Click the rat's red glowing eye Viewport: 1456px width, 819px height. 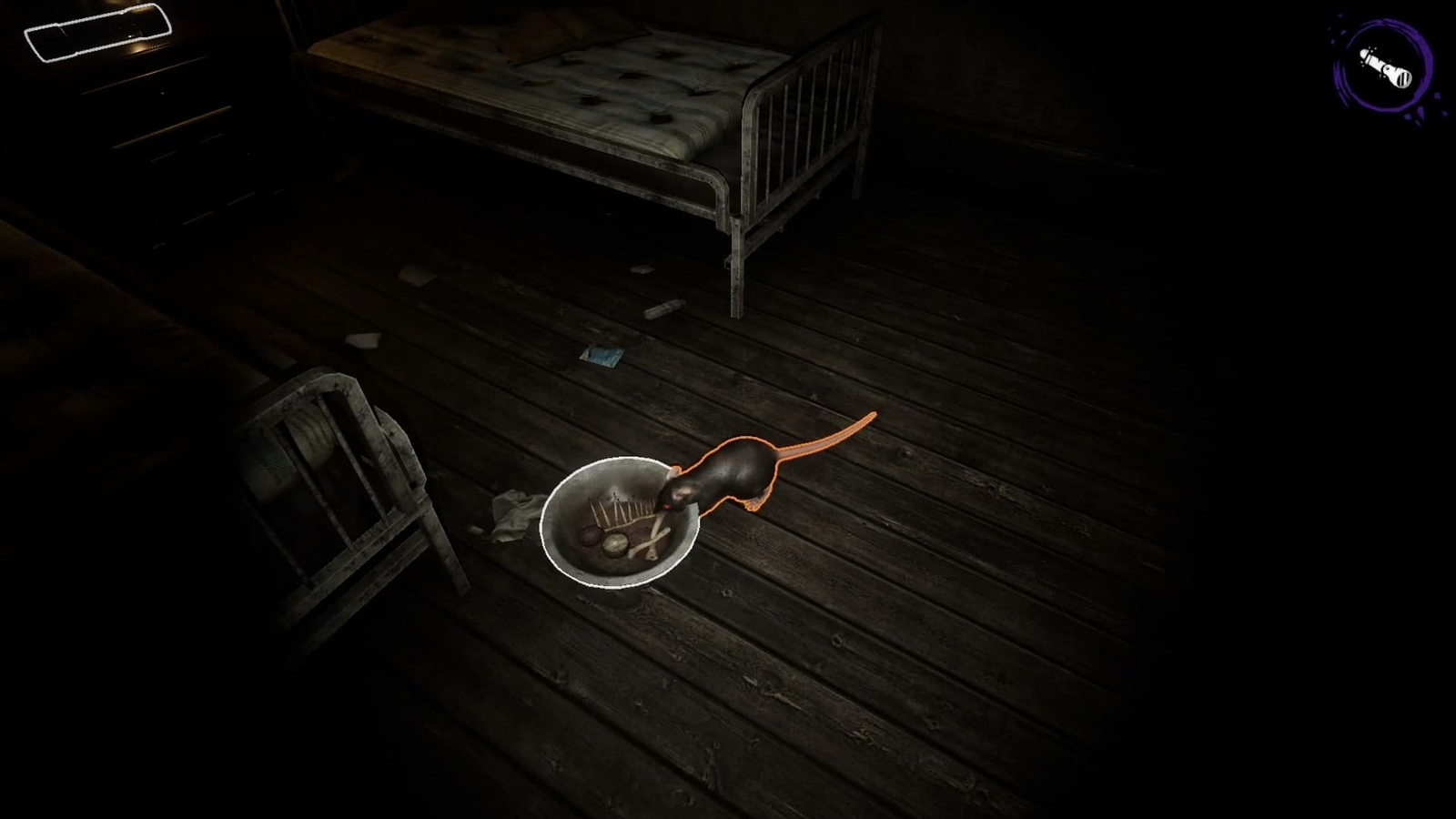667,506
